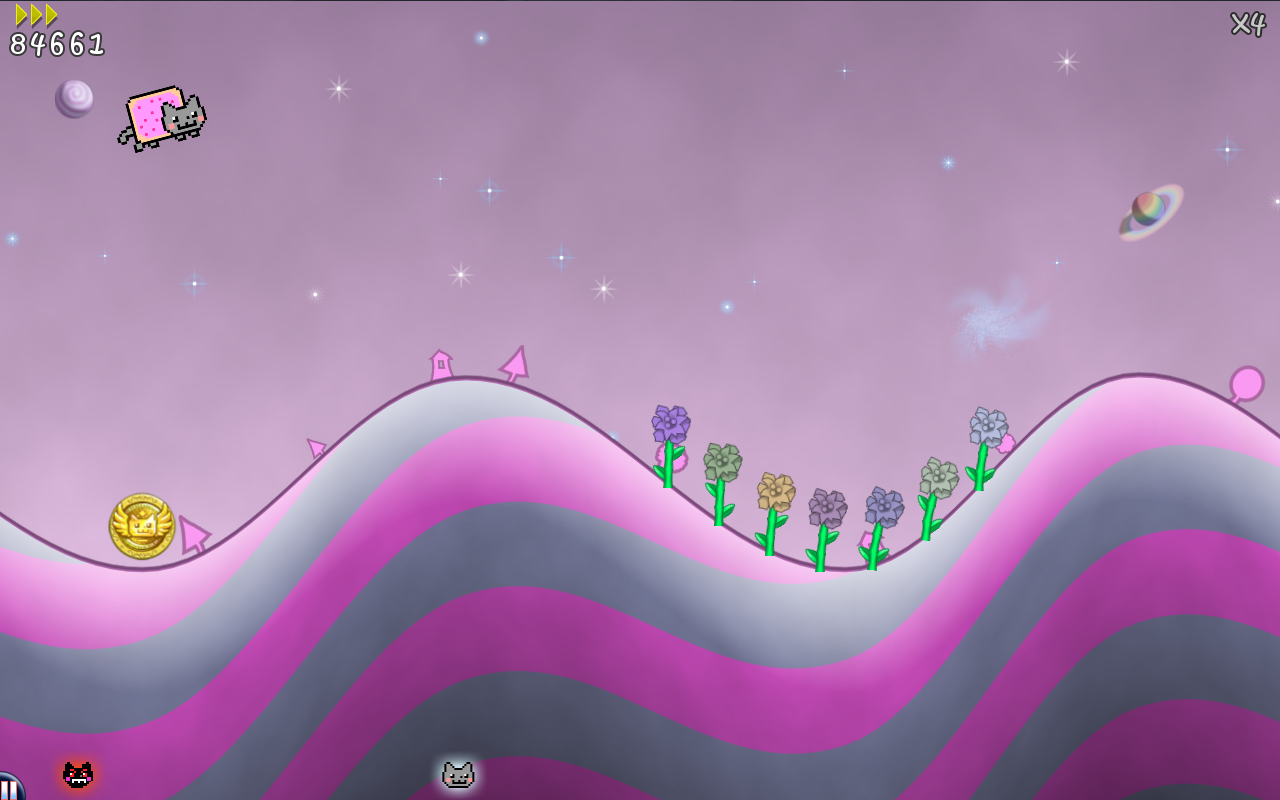Click the white glowing gray cat icon
This screenshot has width=1280, height=800.
coord(457,773)
